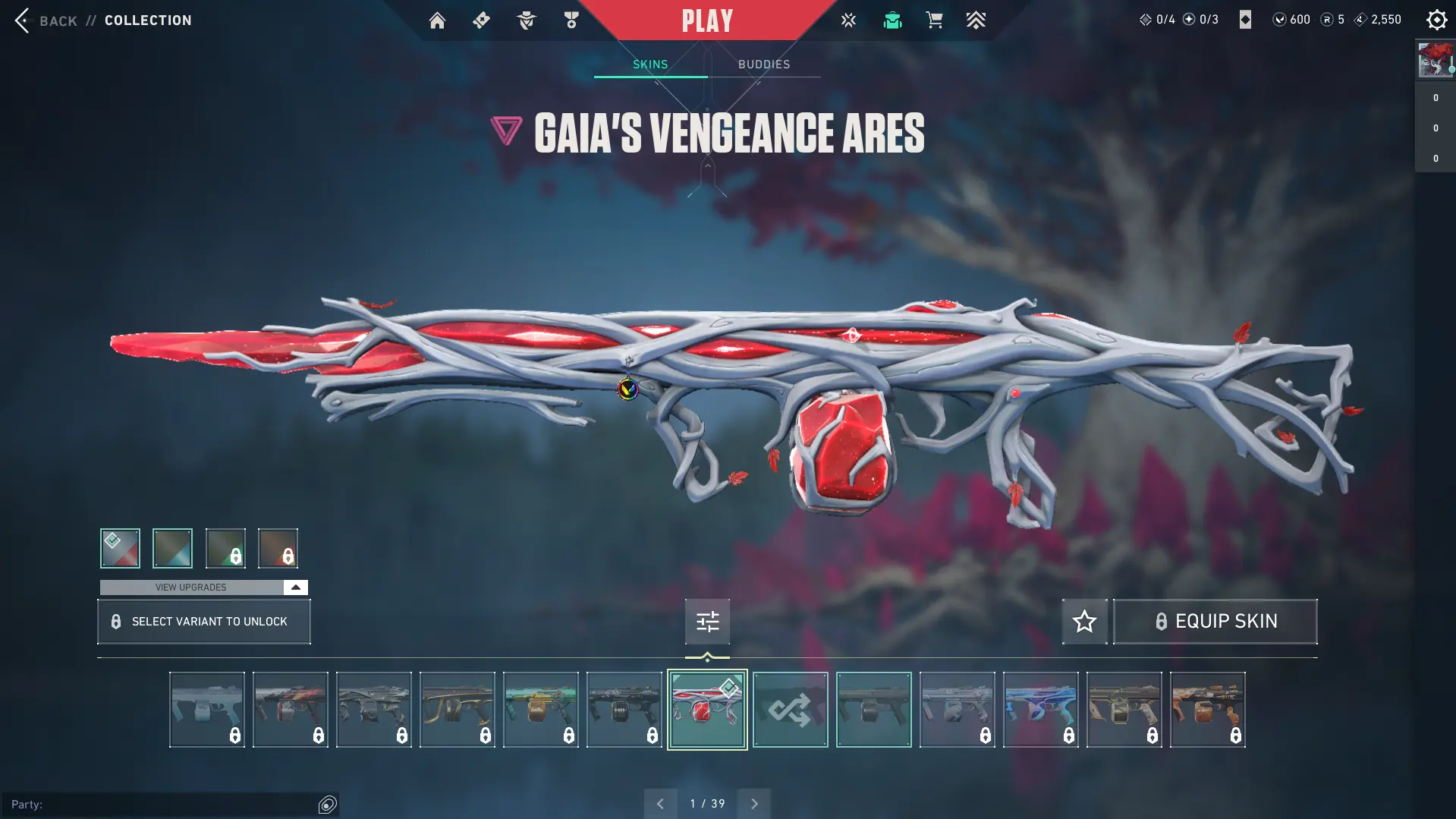
Task: Switch to the Buddies tab
Action: click(764, 65)
